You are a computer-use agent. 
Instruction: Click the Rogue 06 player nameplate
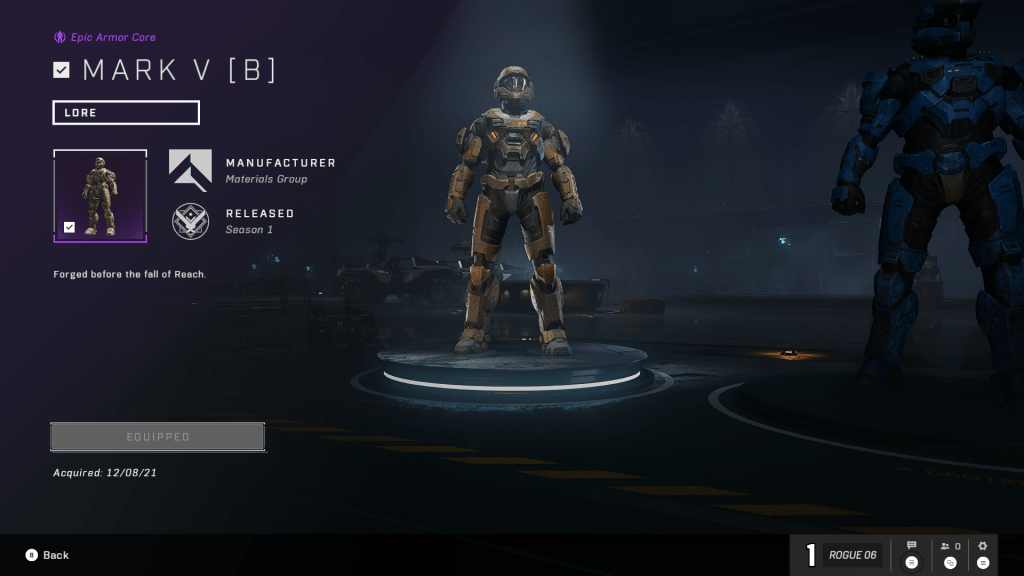852,555
